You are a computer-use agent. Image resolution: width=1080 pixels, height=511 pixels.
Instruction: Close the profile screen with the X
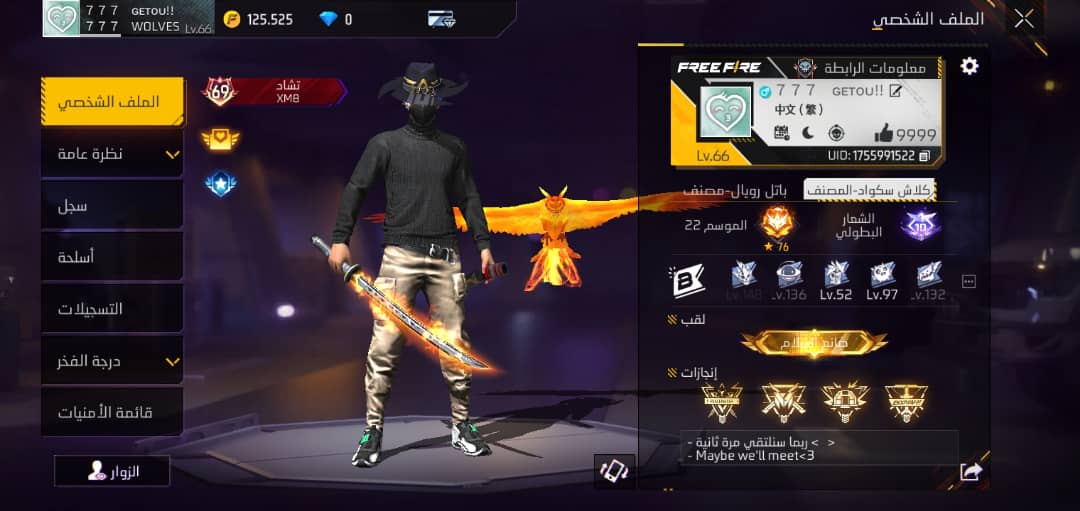1024,18
